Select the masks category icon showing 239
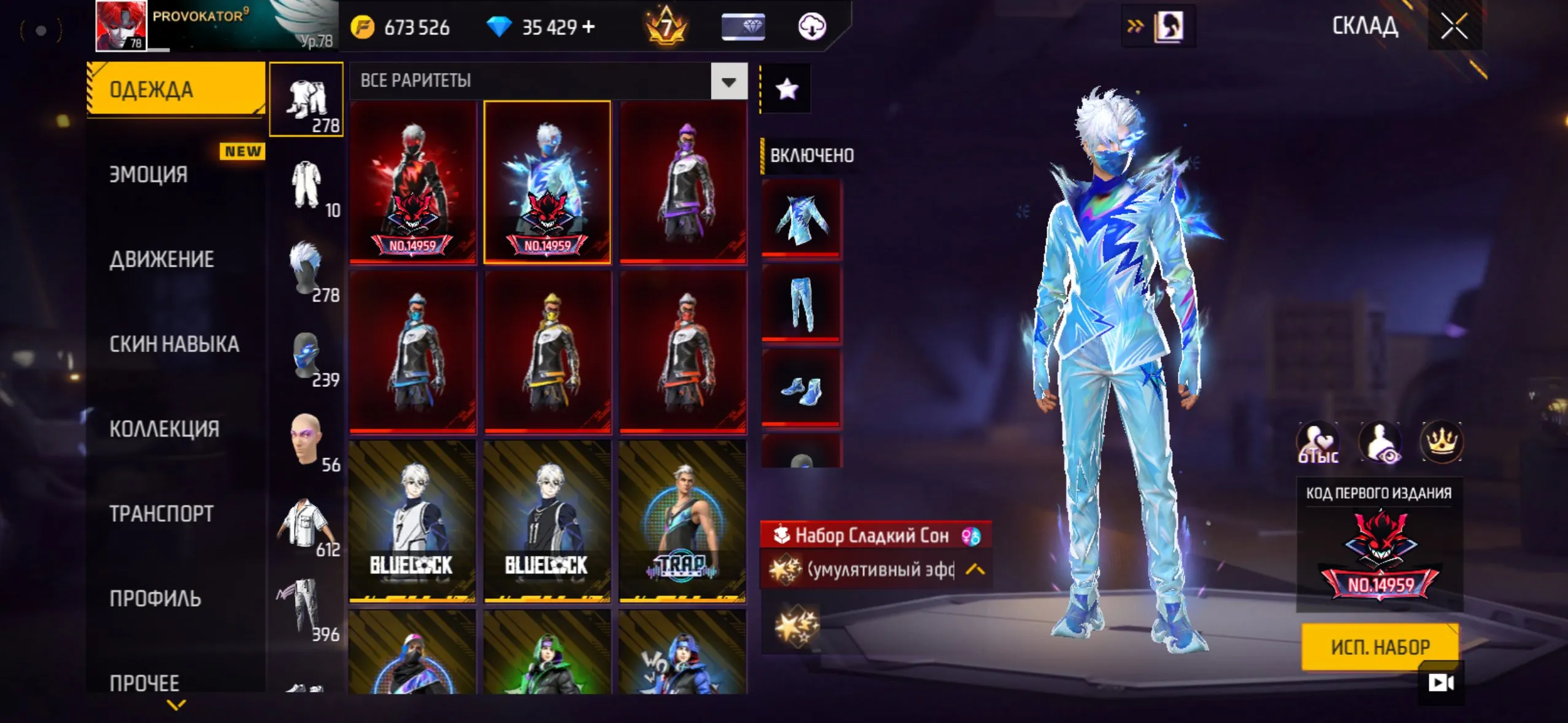The image size is (1568, 723). tap(306, 356)
